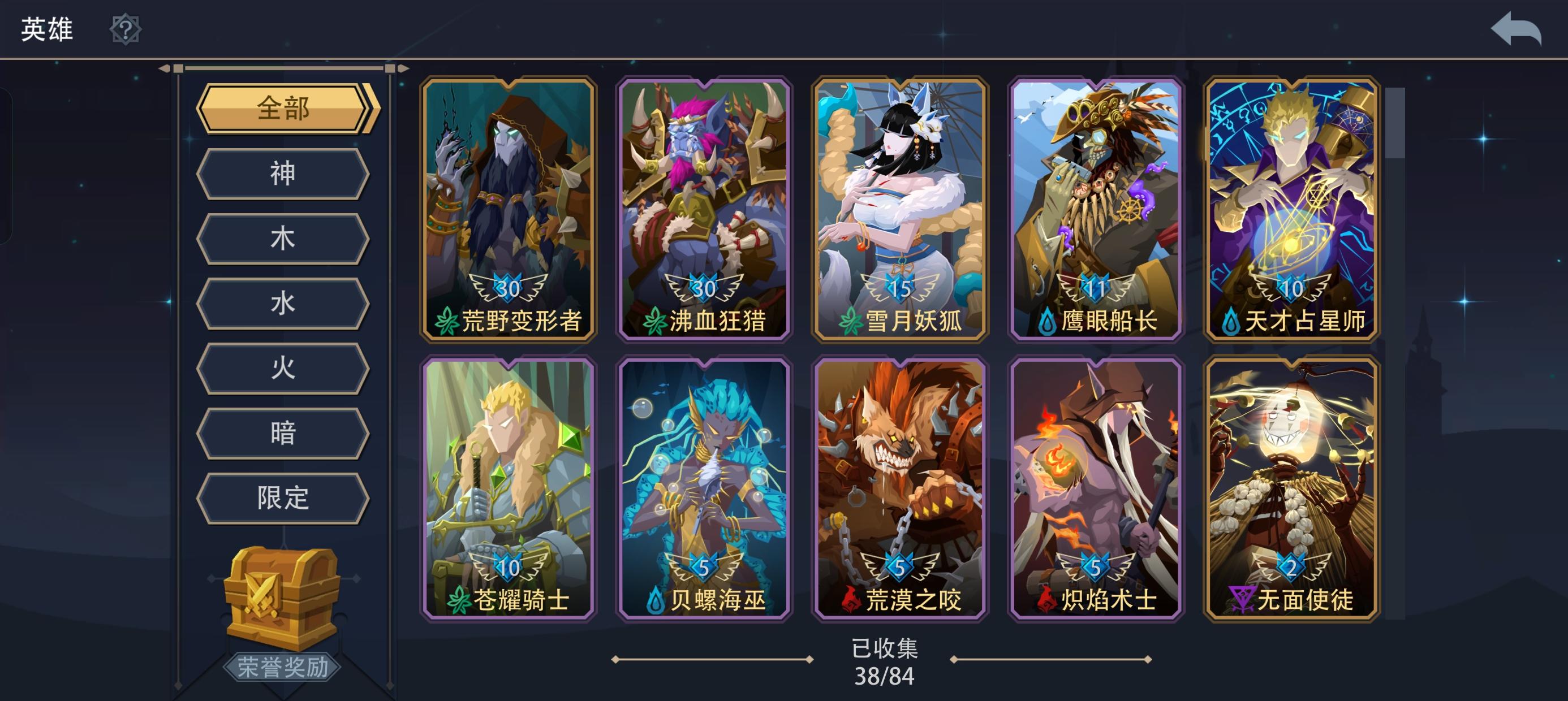Enable the 限定 limited heroes filter
Image resolution: width=1568 pixels, height=701 pixels.
pyautogui.click(x=283, y=497)
